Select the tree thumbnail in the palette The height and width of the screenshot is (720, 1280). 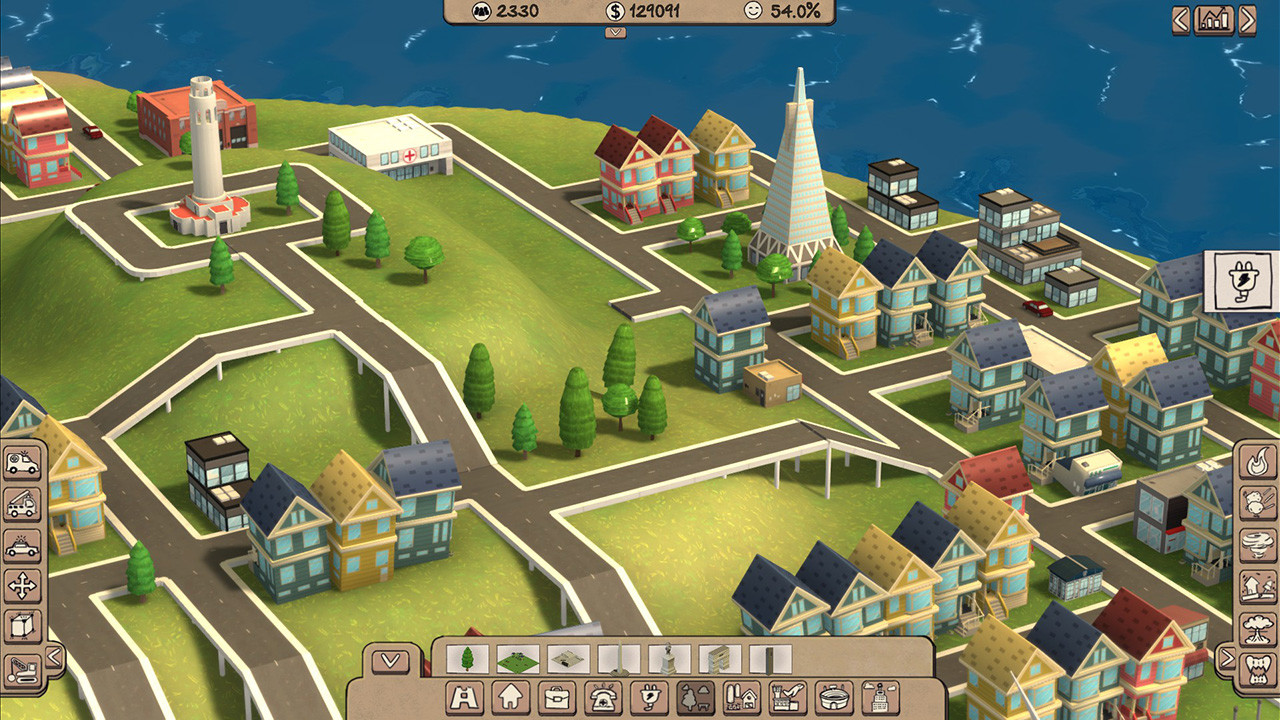pos(465,658)
